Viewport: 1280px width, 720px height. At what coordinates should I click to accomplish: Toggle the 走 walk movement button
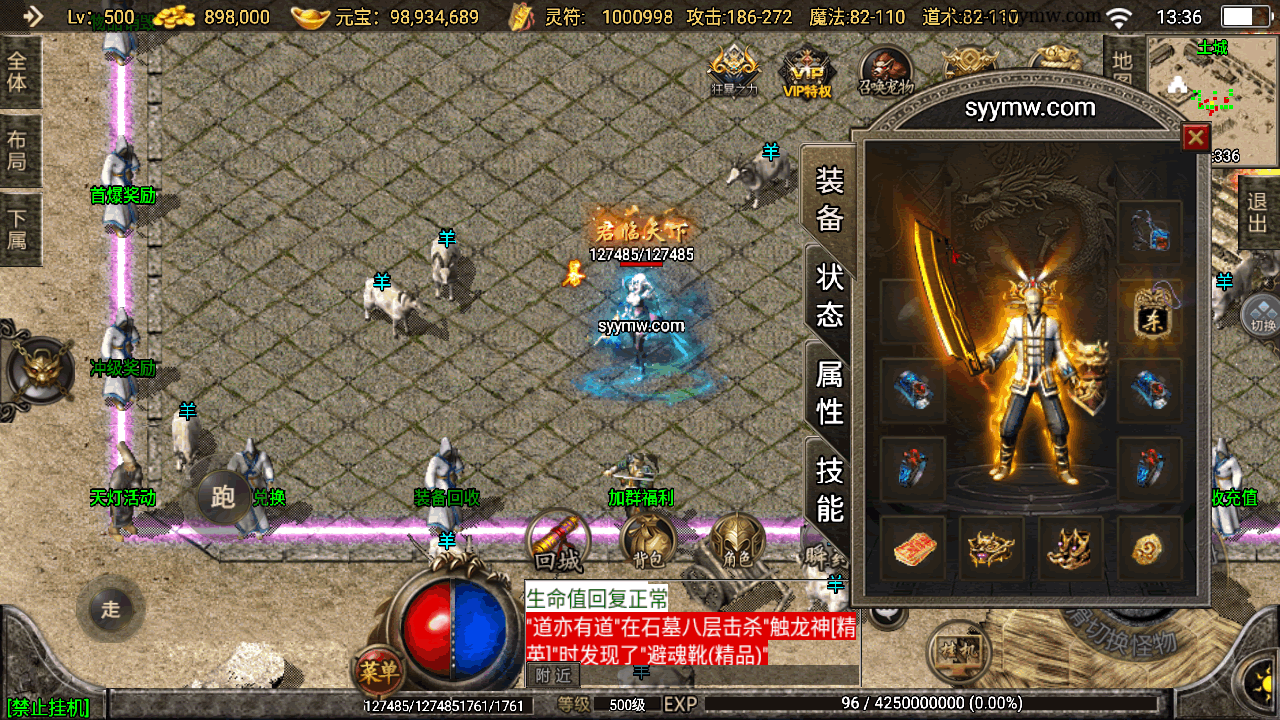coord(110,608)
